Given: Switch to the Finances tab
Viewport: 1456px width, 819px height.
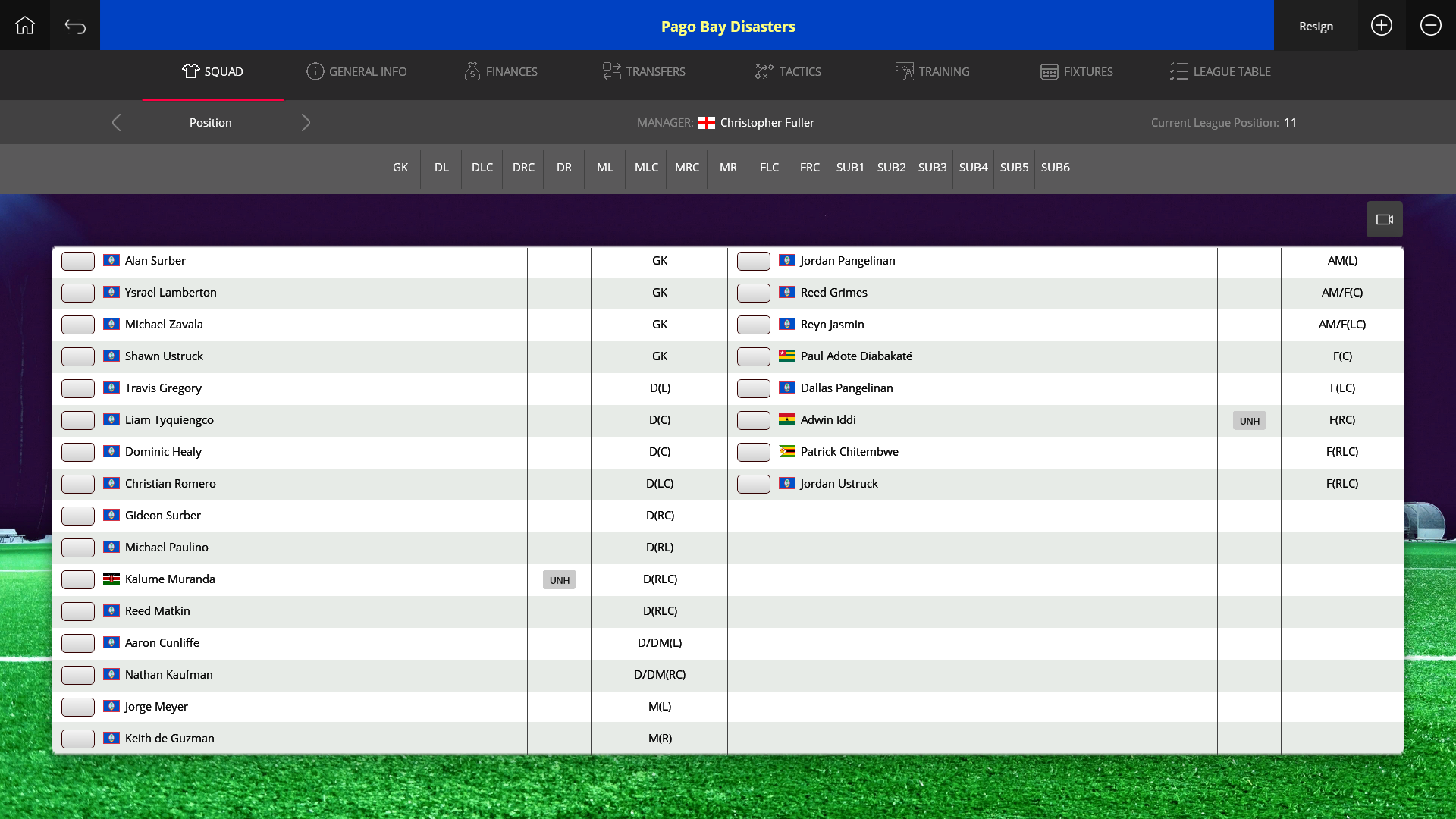Looking at the screenshot, I should pyautogui.click(x=501, y=72).
